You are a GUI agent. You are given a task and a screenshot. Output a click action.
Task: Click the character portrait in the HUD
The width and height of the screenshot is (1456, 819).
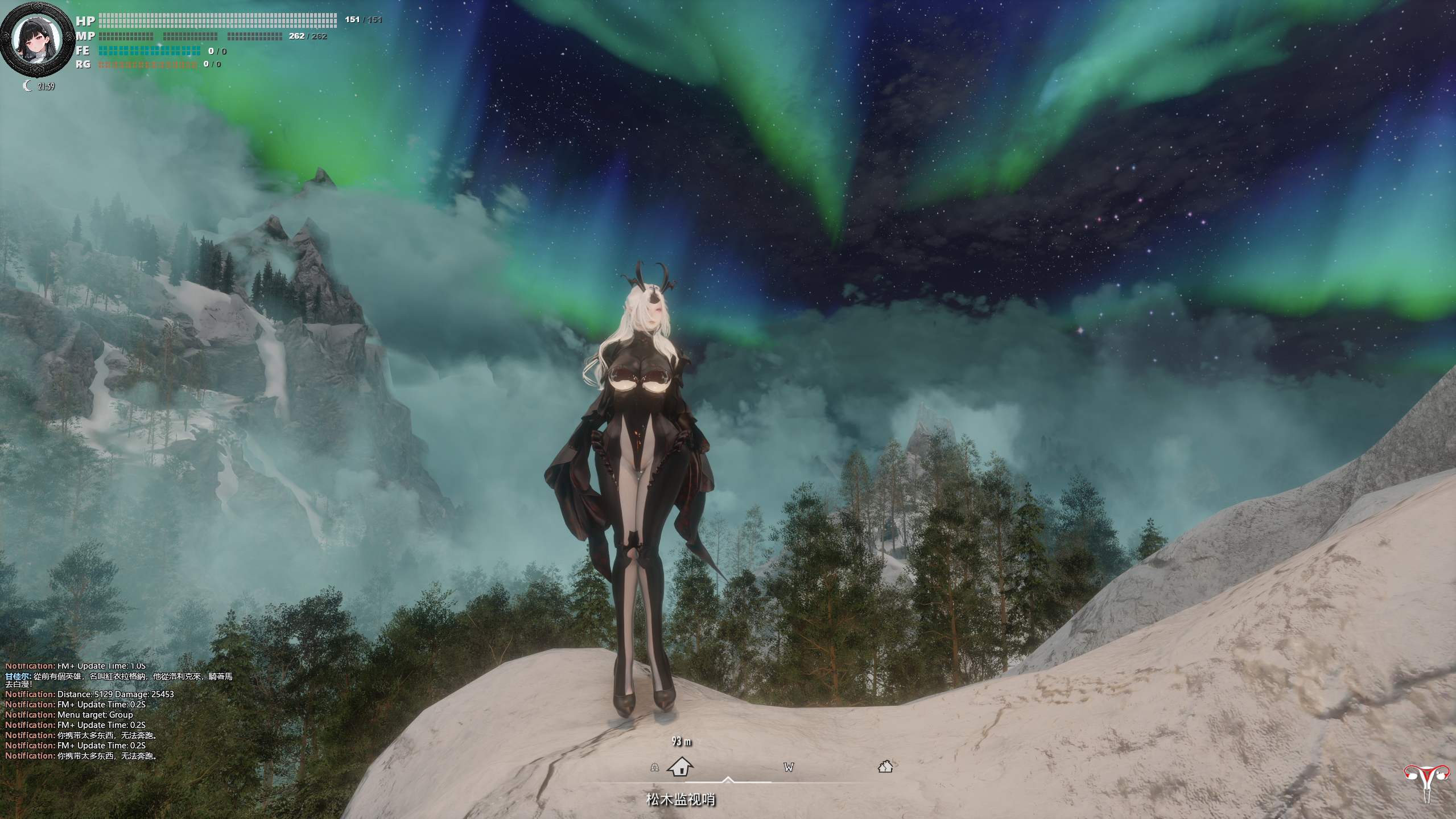[38, 40]
